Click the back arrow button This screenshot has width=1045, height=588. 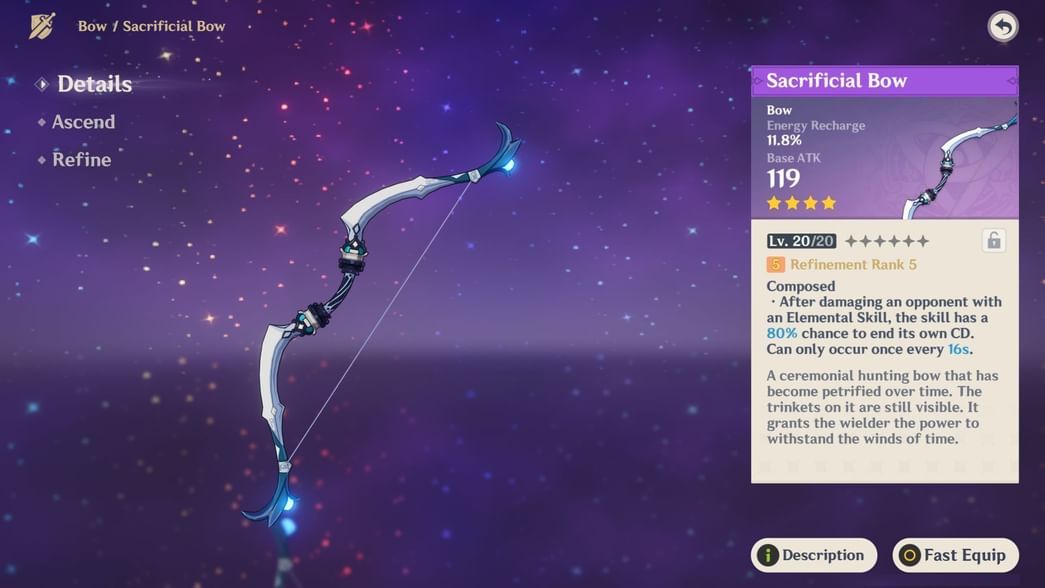[x=1002, y=27]
